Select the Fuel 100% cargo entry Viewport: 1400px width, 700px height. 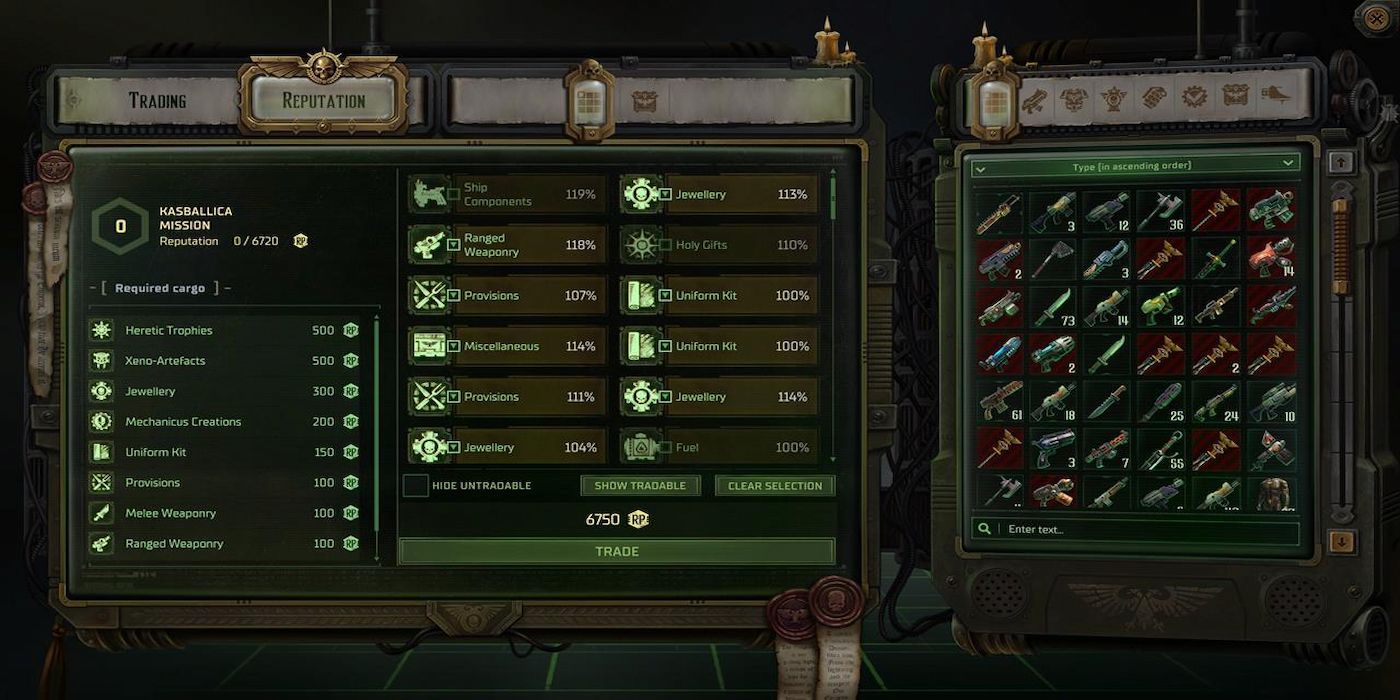click(718, 447)
